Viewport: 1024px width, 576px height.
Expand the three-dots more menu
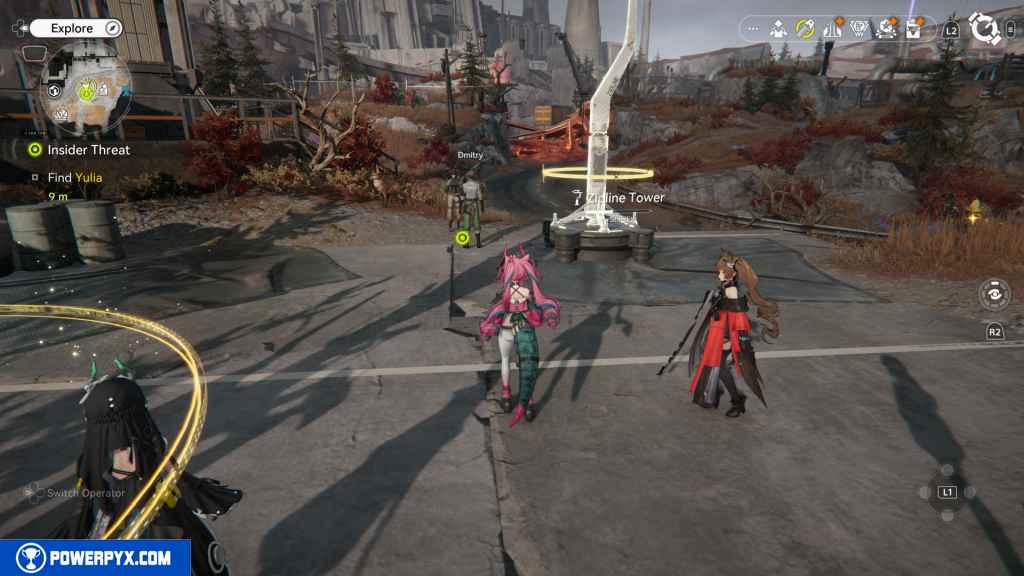click(753, 29)
